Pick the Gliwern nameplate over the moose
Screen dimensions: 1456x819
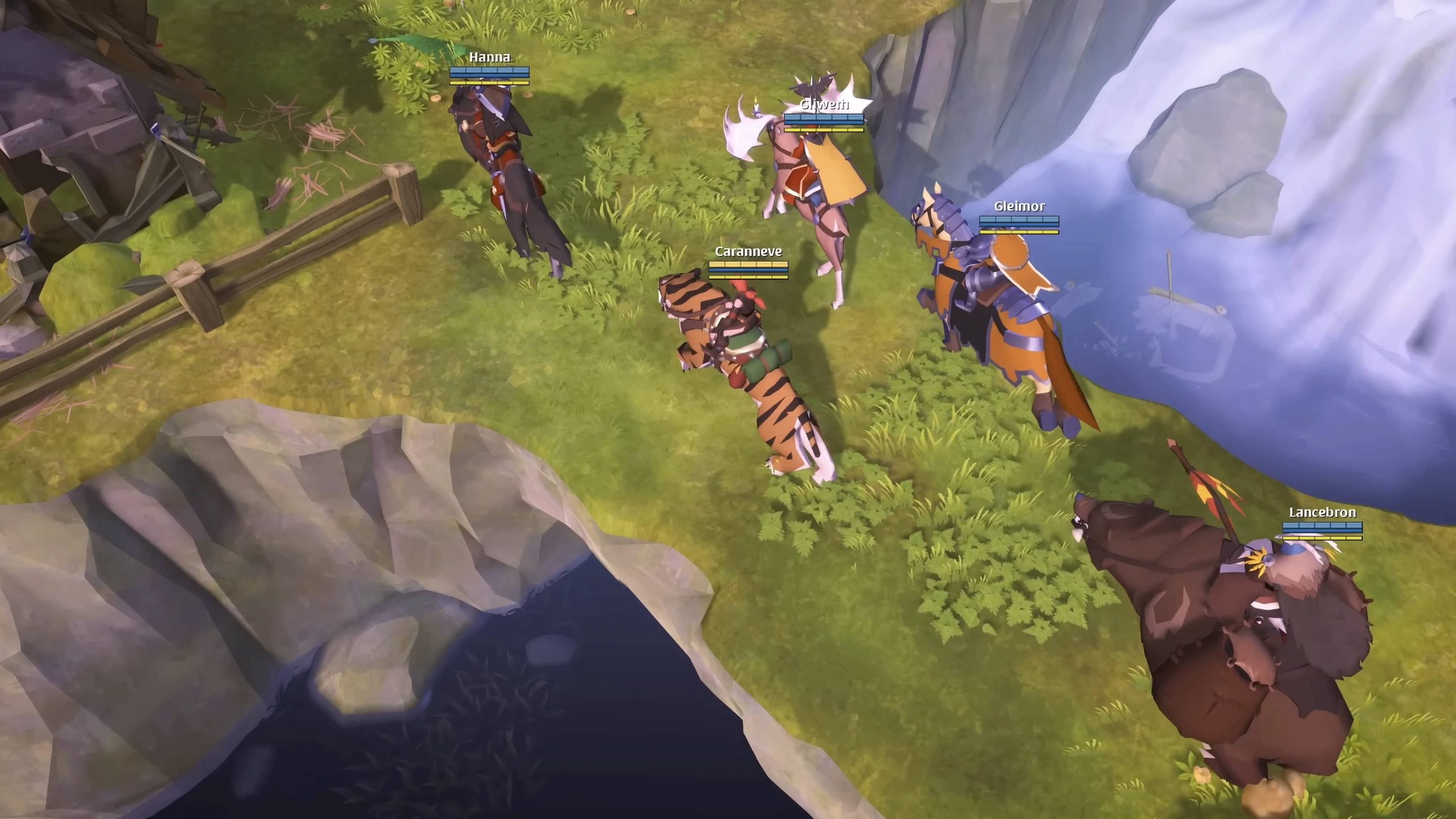(824, 105)
